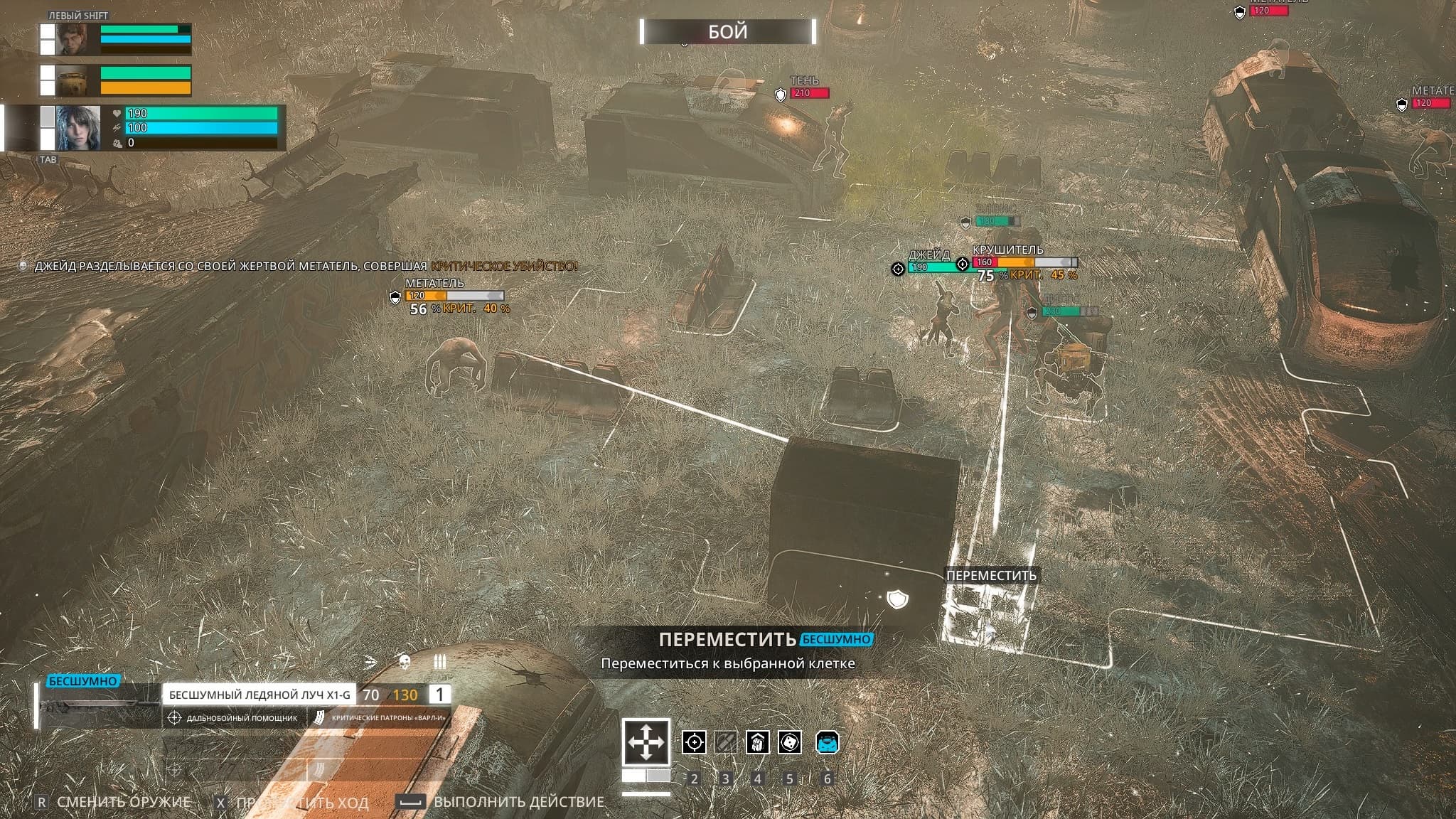Select the Move action with four arrows
This screenshot has height=819, width=1456.
(646, 742)
